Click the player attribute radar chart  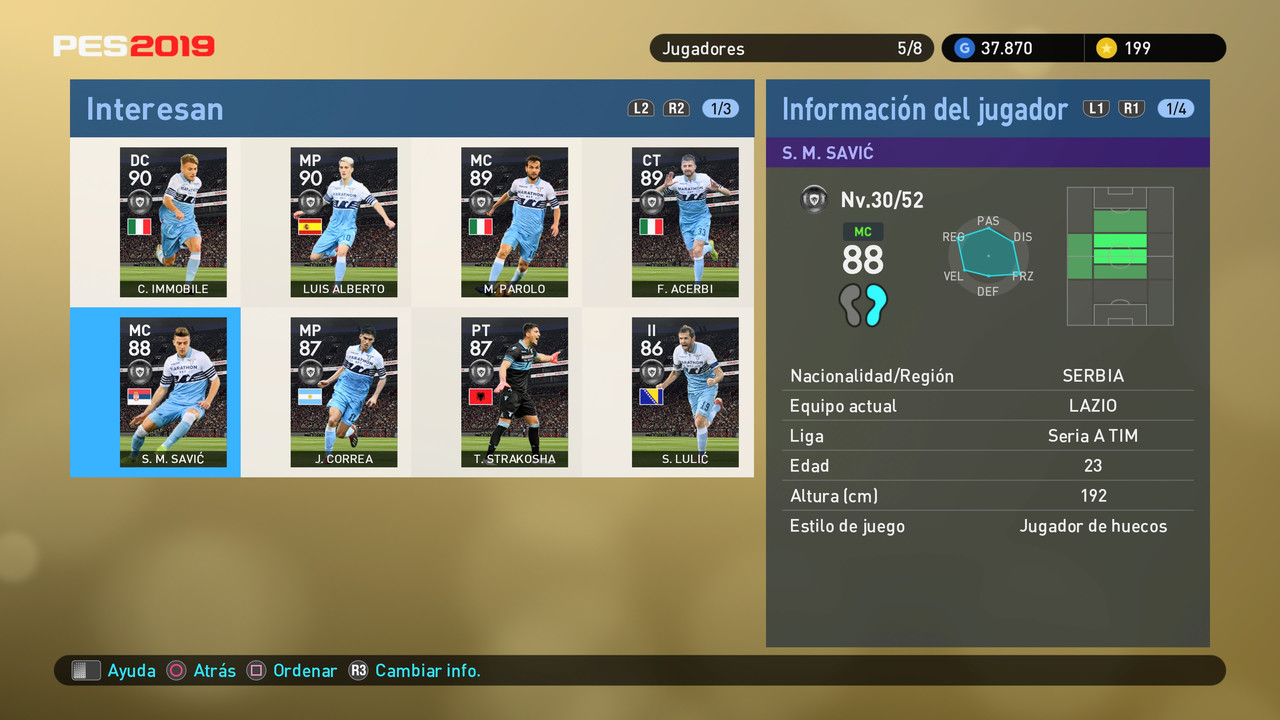point(988,253)
